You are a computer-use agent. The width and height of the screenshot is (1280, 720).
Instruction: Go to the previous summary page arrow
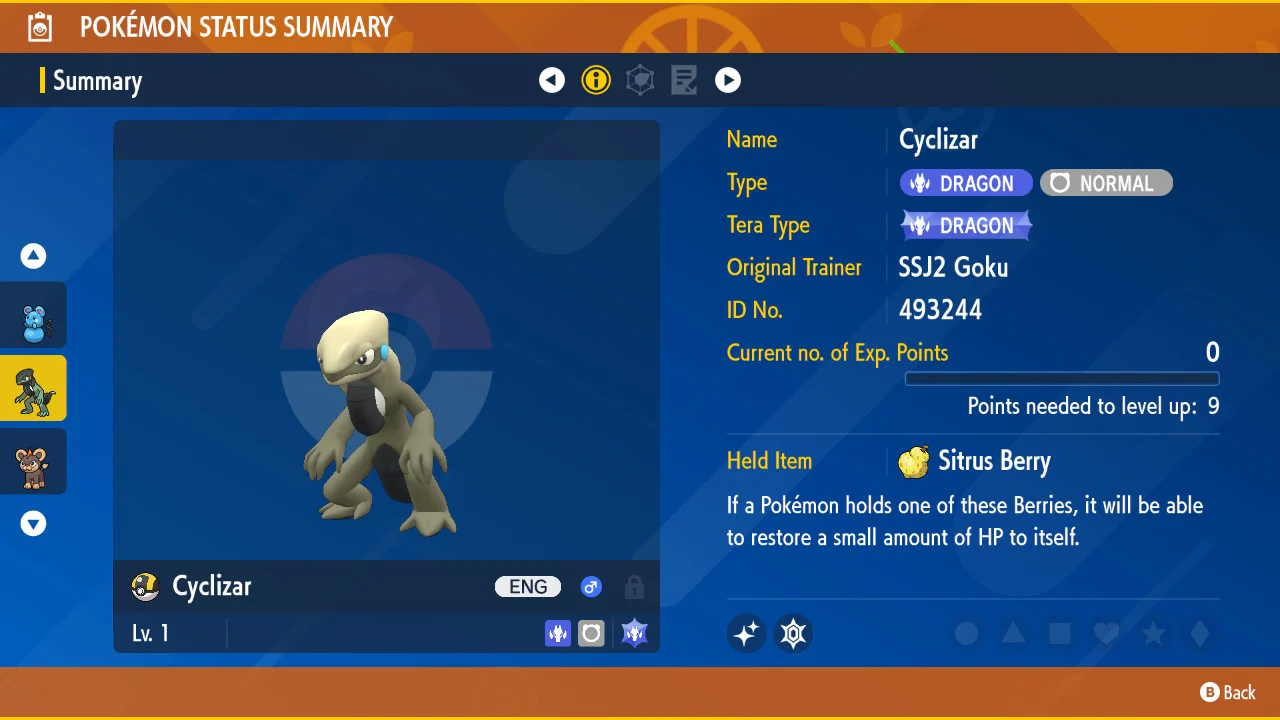pos(552,80)
